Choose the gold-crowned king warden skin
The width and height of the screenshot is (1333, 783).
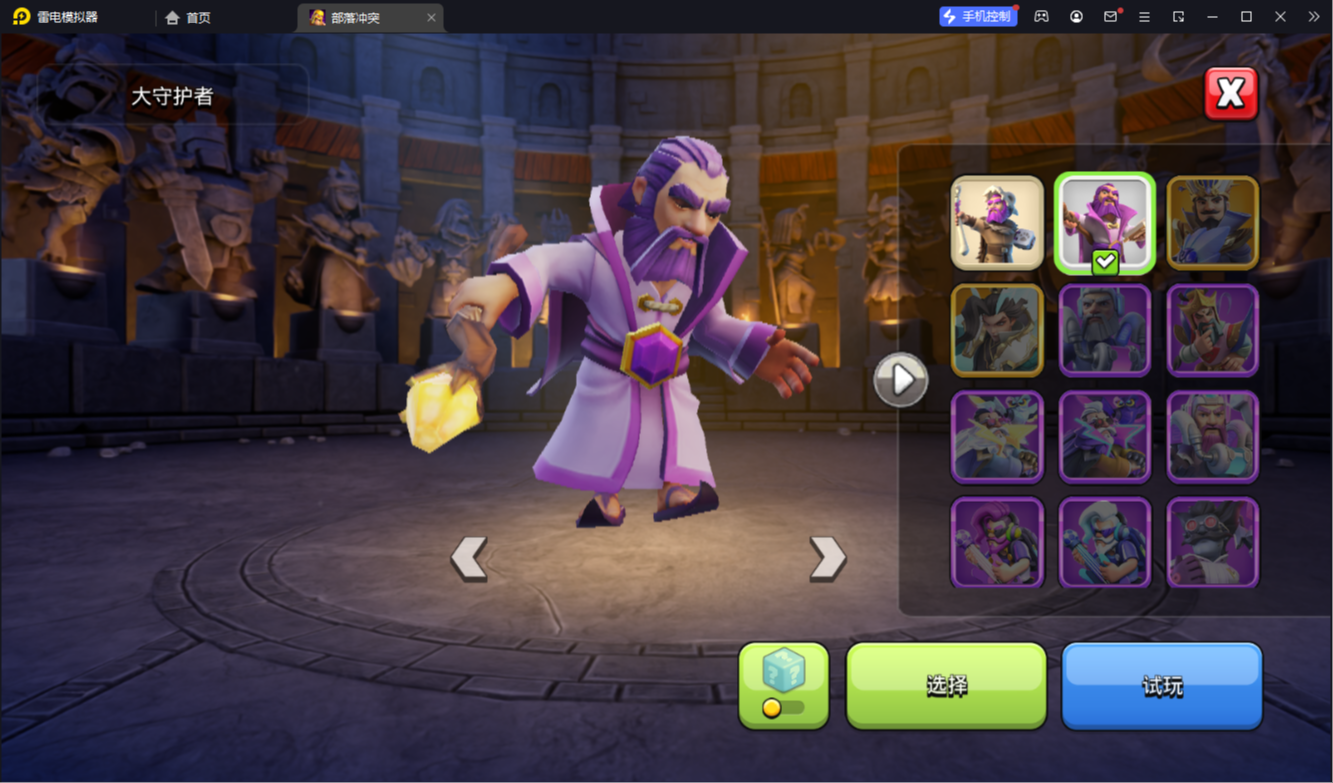pyautogui.click(x=1212, y=330)
